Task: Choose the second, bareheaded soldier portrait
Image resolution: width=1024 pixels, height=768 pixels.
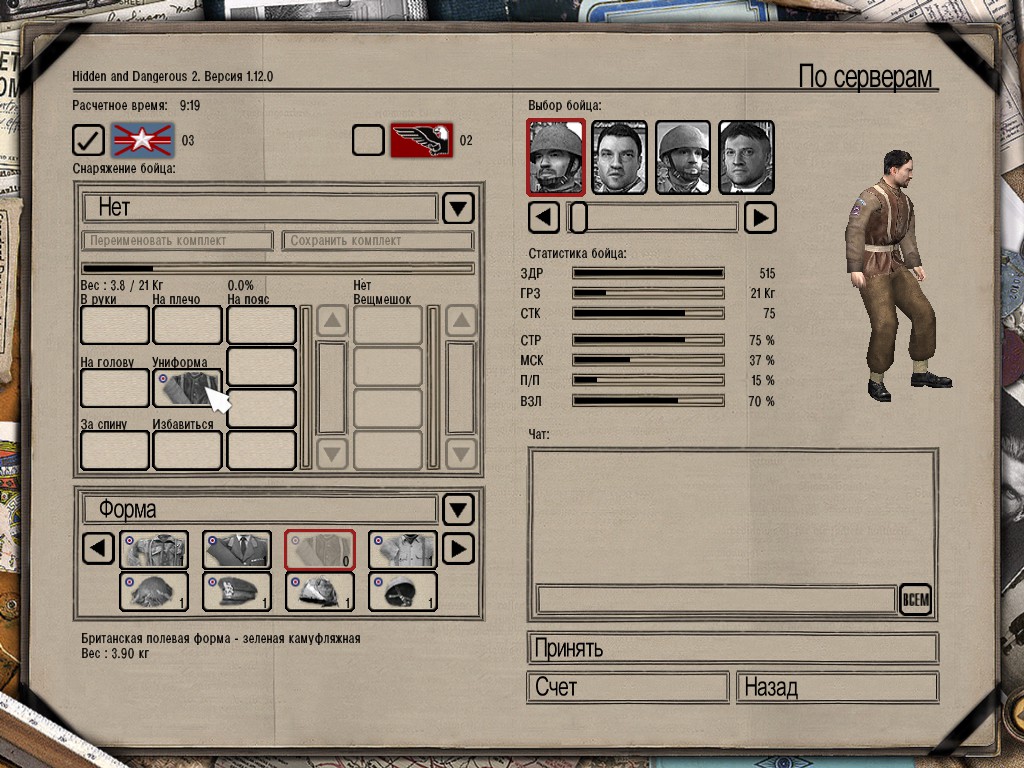Action: (x=619, y=157)
